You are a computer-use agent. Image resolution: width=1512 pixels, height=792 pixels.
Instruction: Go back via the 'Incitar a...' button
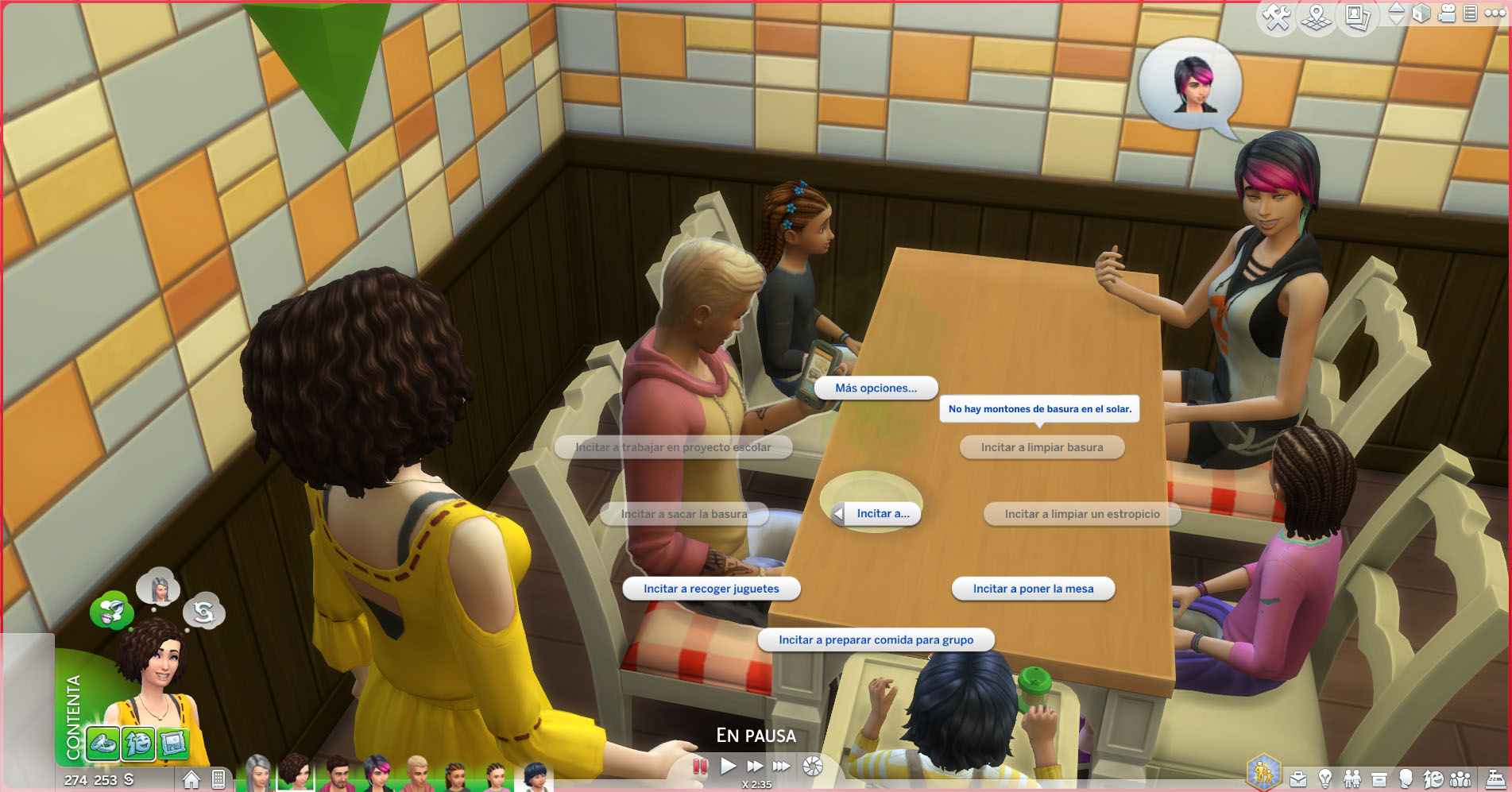tap(876, 514)
